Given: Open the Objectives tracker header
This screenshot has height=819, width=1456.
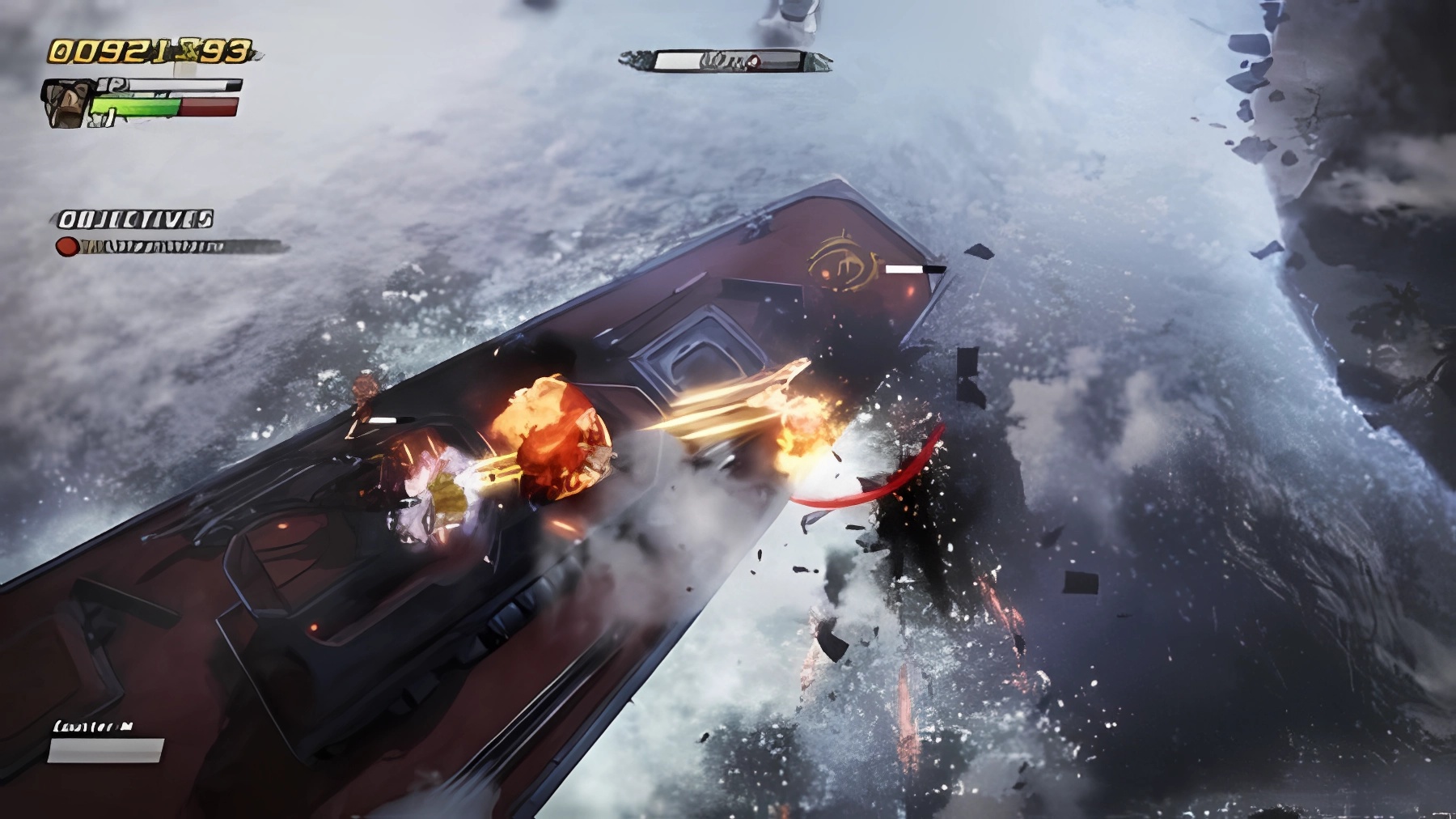Looking at the screenshot, I should pyautogui.click(x=134, y=219).
